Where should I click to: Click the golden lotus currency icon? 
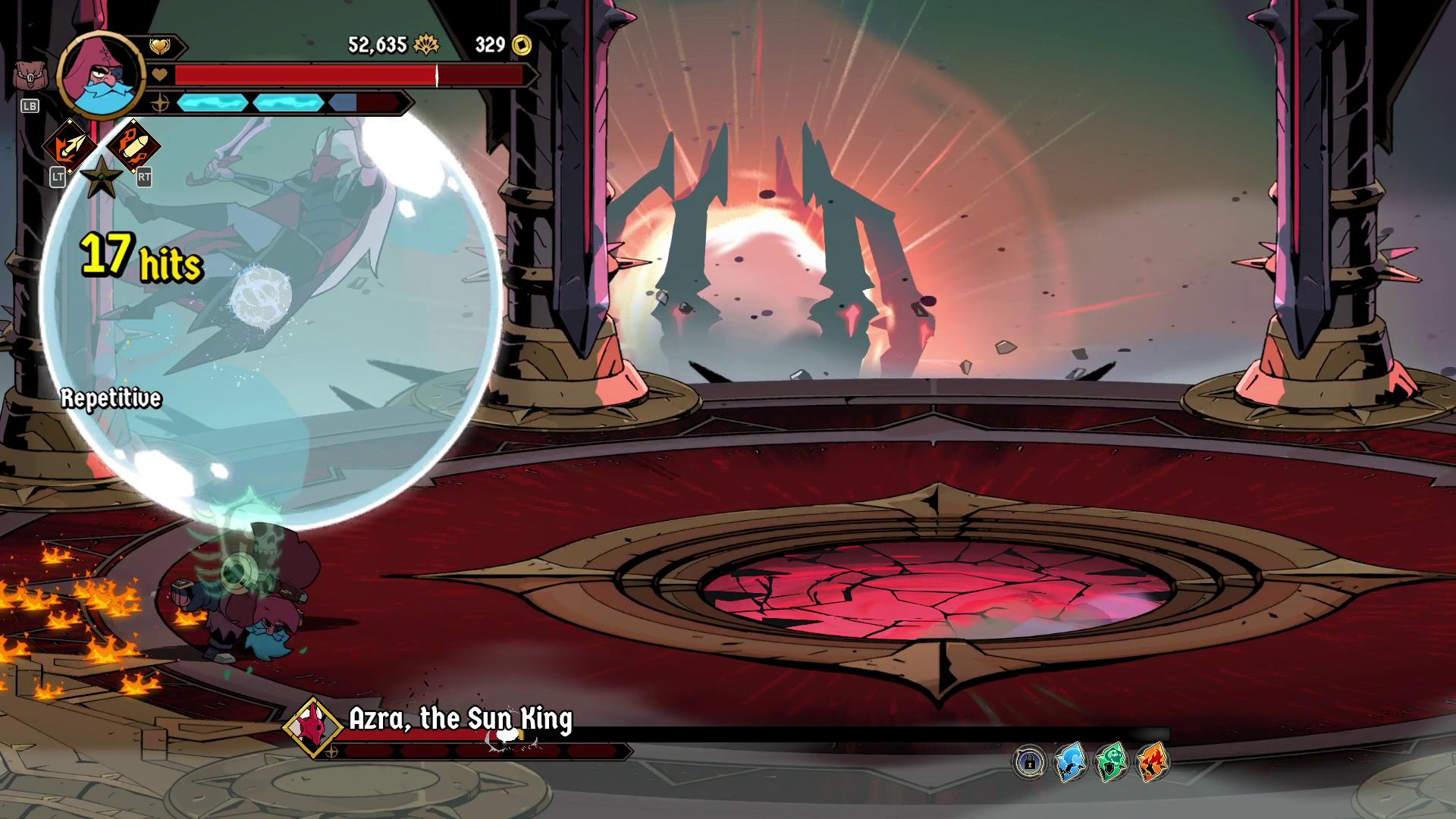(426, 45)
